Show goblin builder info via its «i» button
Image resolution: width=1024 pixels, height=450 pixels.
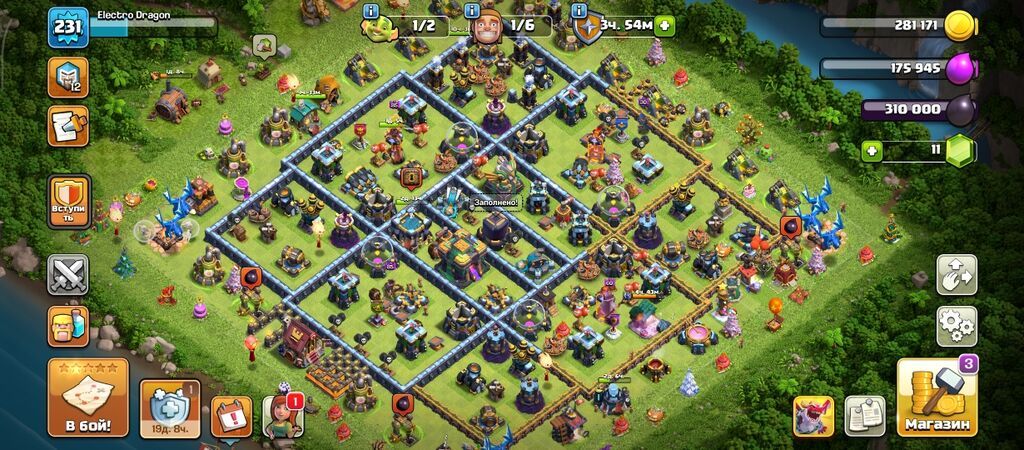point(372,11)
